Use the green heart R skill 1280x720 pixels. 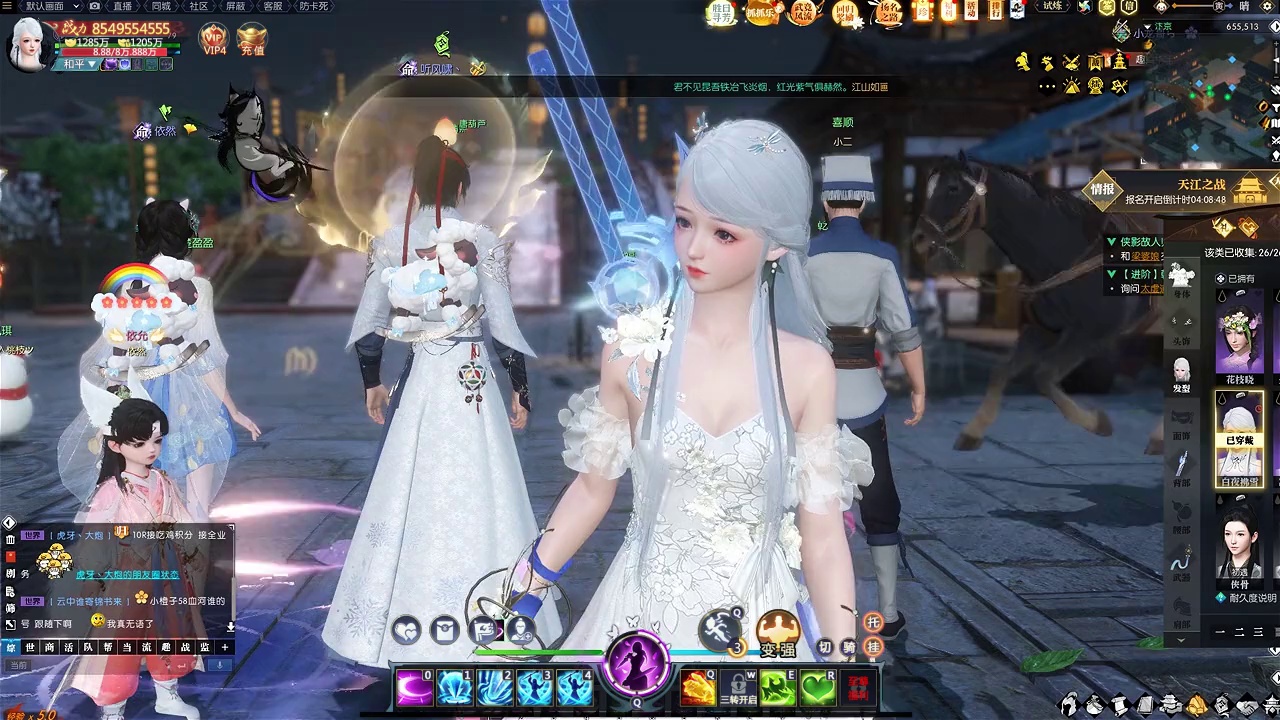(818, 688)
